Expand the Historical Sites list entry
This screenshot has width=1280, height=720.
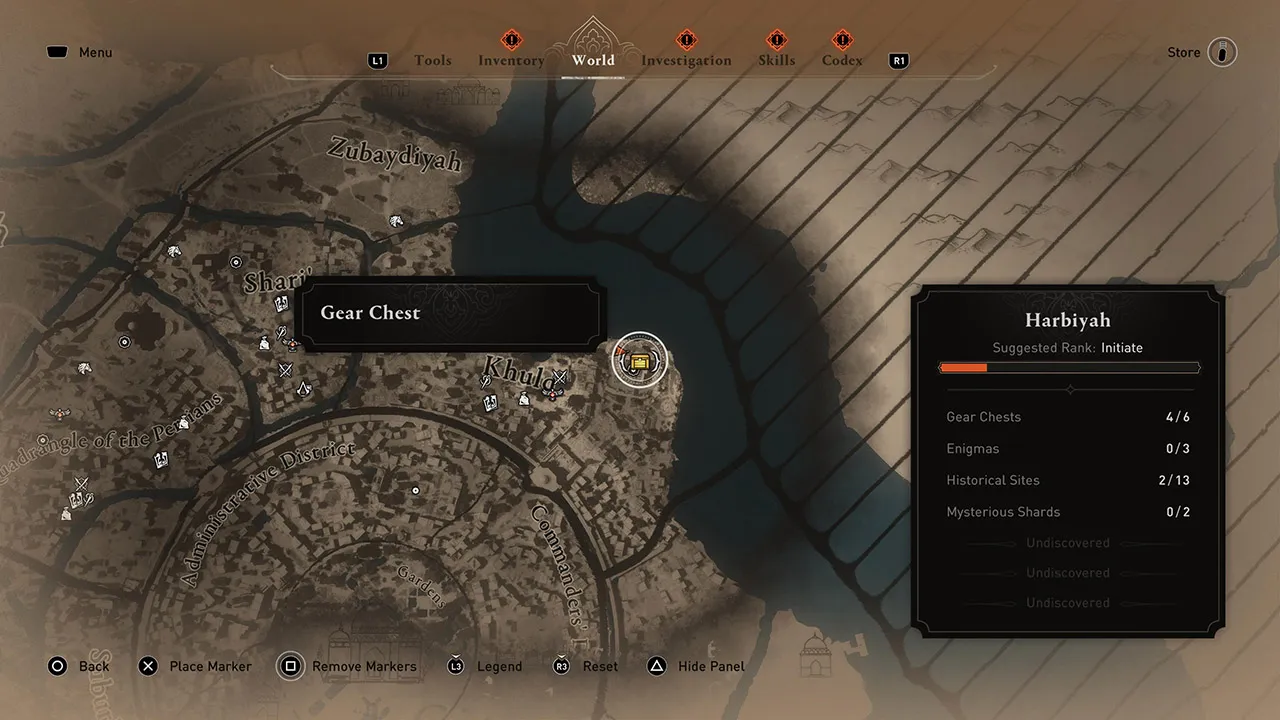1068,480
